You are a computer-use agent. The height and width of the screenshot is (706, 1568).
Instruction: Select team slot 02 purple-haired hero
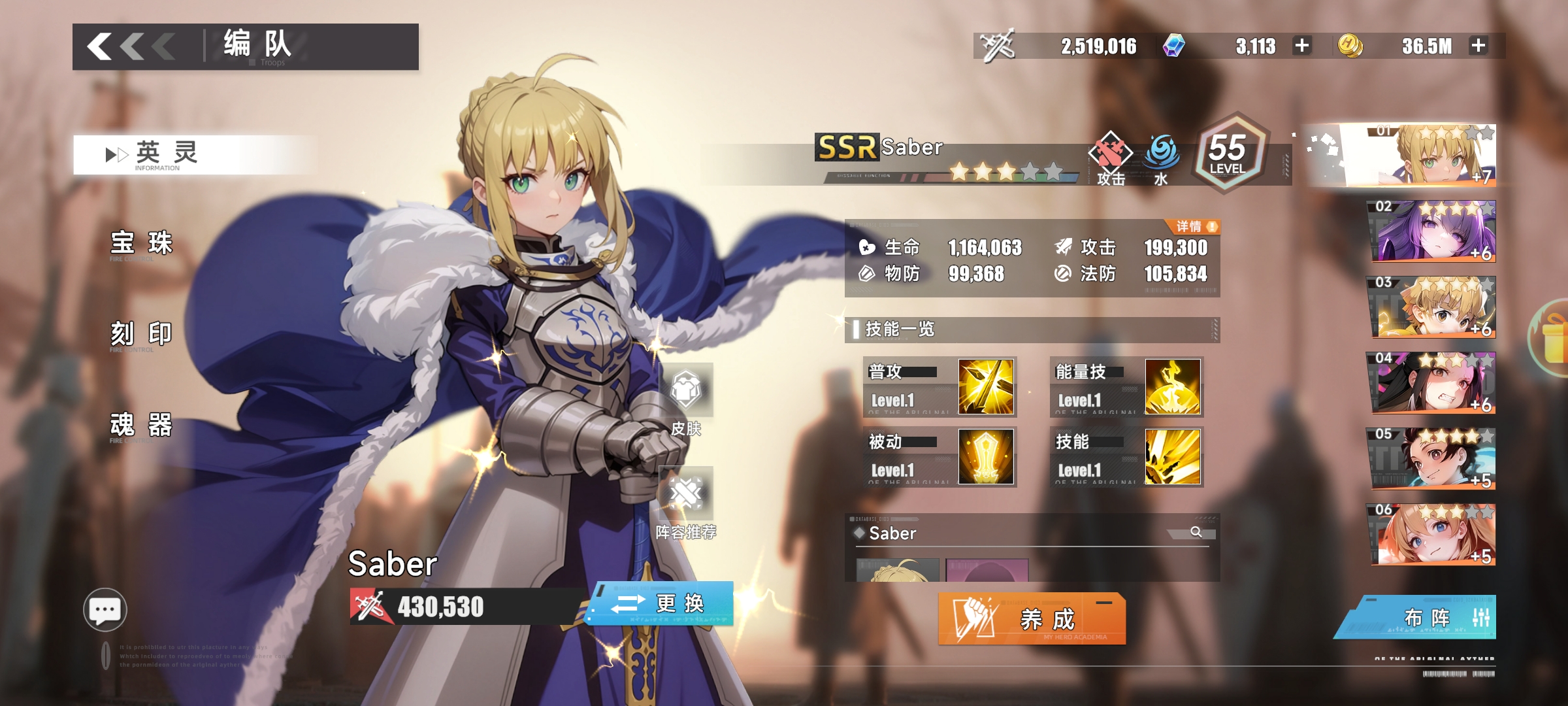pos(1432,231)
